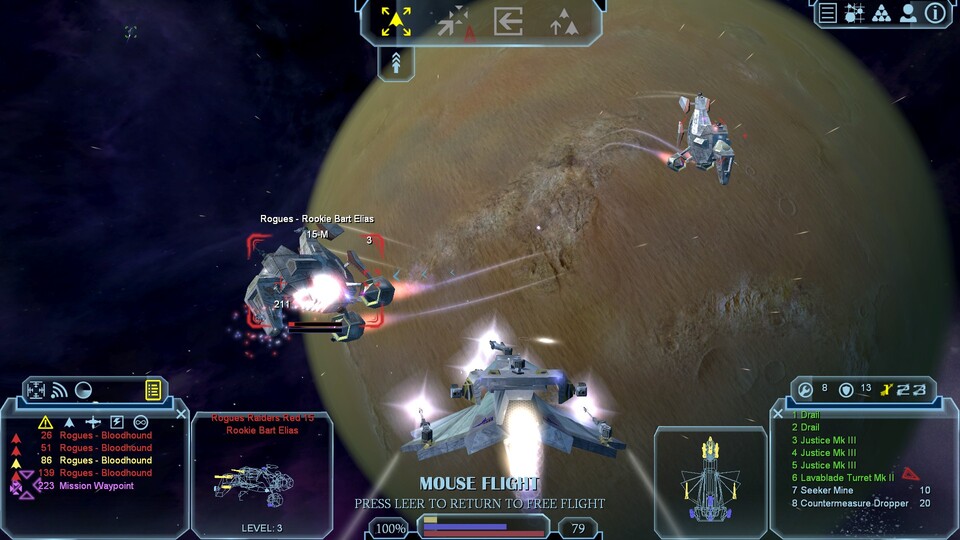Open the player status silhouette icon
This screenshot has height=540, width=960.
[x=908, y=13]
